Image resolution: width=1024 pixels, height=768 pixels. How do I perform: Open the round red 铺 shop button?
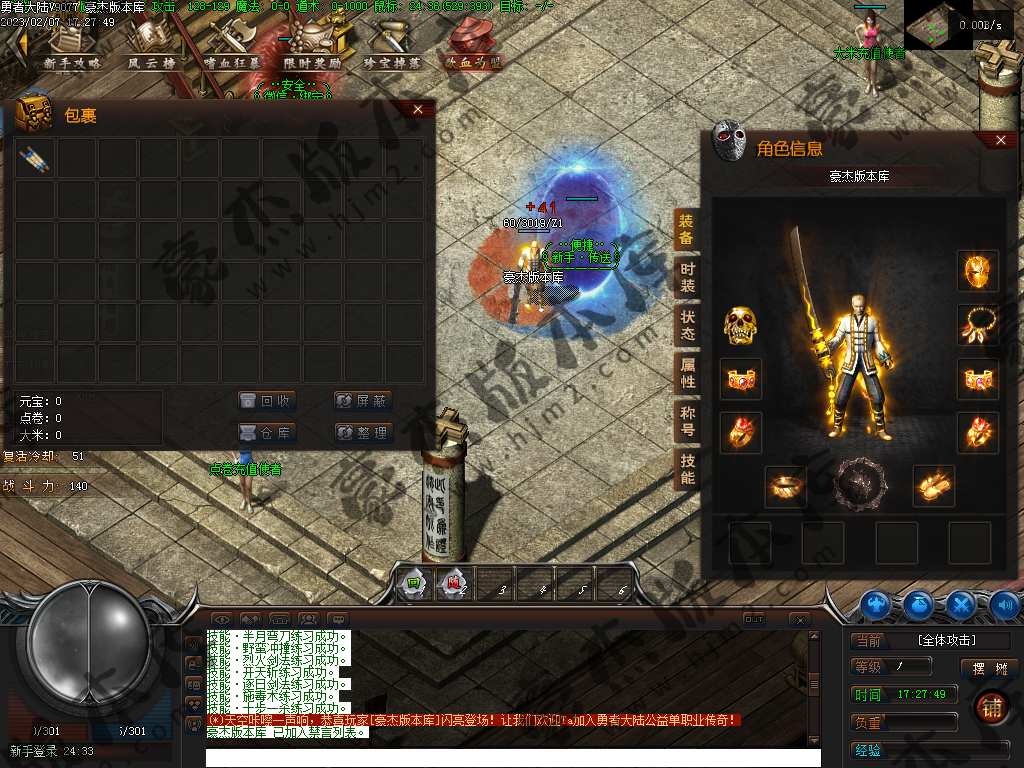(x=992, y=708)
